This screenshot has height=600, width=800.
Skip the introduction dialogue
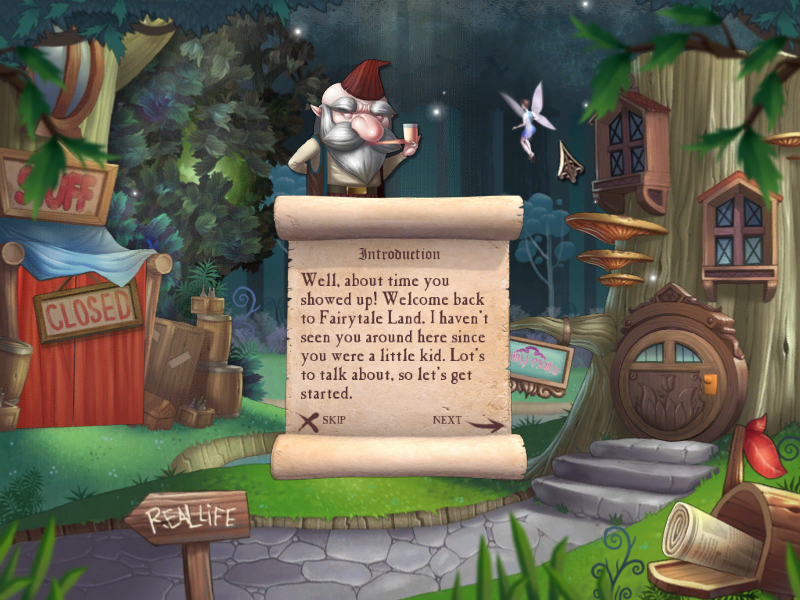click(x=324, y=421)
